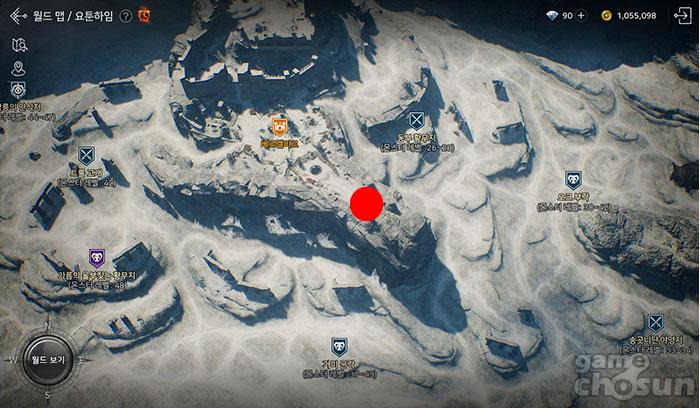Select the crossed-swords marker for level 33-34 zone

point(655,323)
